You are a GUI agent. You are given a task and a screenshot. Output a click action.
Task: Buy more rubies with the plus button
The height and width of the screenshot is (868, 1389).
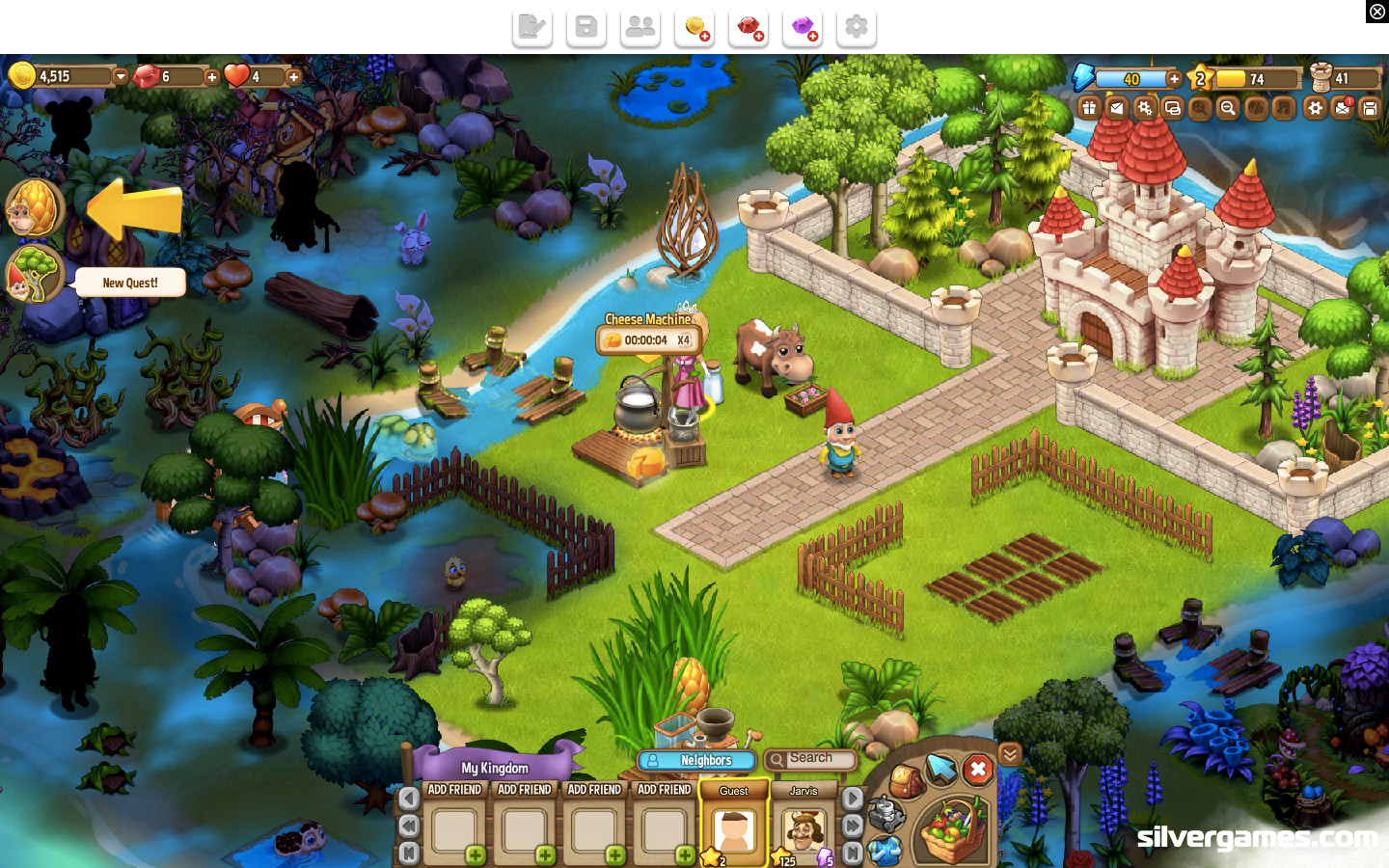pos(212,77)
